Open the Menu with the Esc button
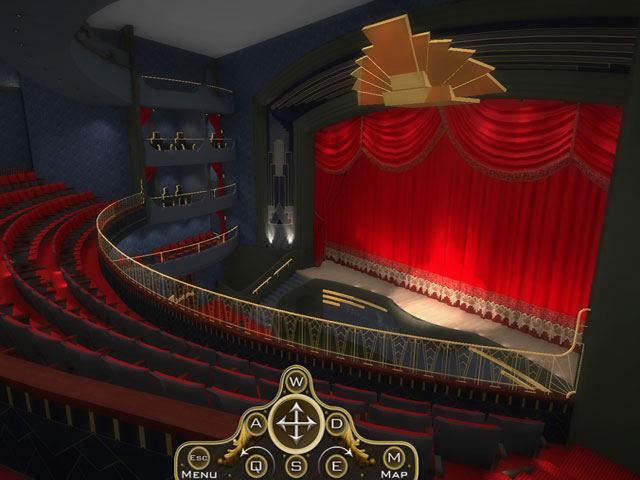The height and width of the screenshot is (480, 640). coord(196,457)
